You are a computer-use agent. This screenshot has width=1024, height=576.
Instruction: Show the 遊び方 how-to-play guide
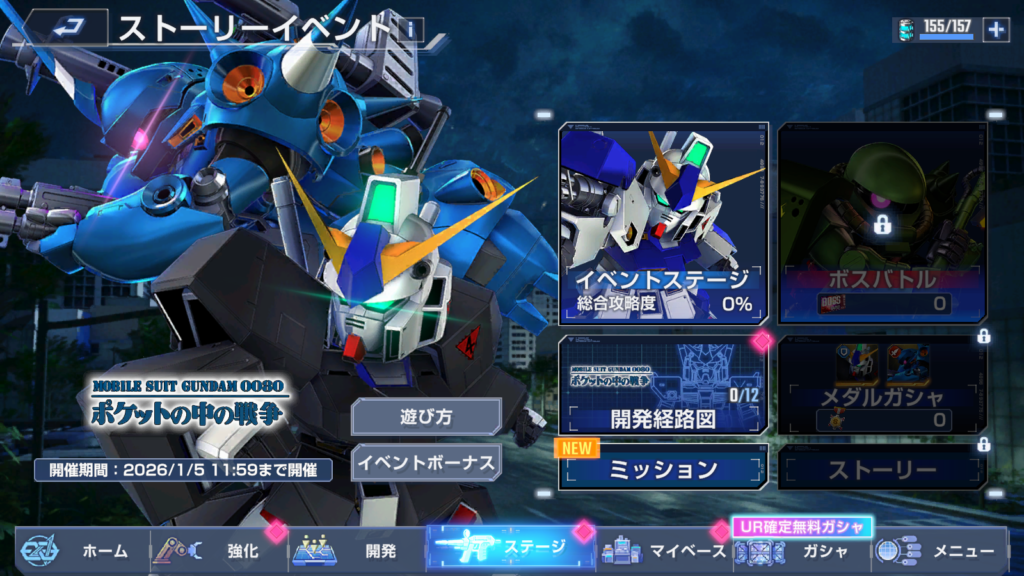(426, 417)
